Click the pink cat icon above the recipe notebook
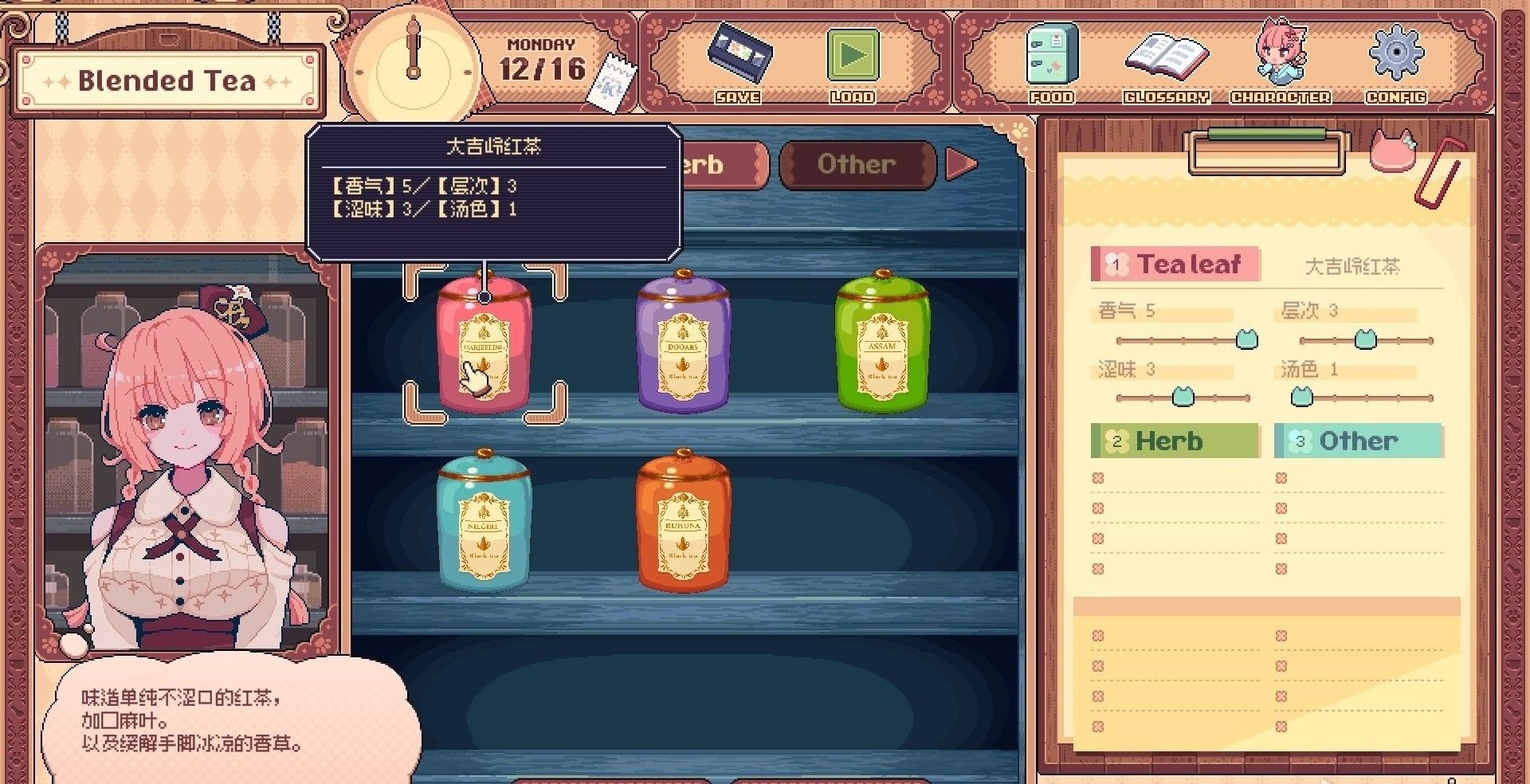Image resolution: width=1530 pixels, height=784 pixels. pos(1394,150)
